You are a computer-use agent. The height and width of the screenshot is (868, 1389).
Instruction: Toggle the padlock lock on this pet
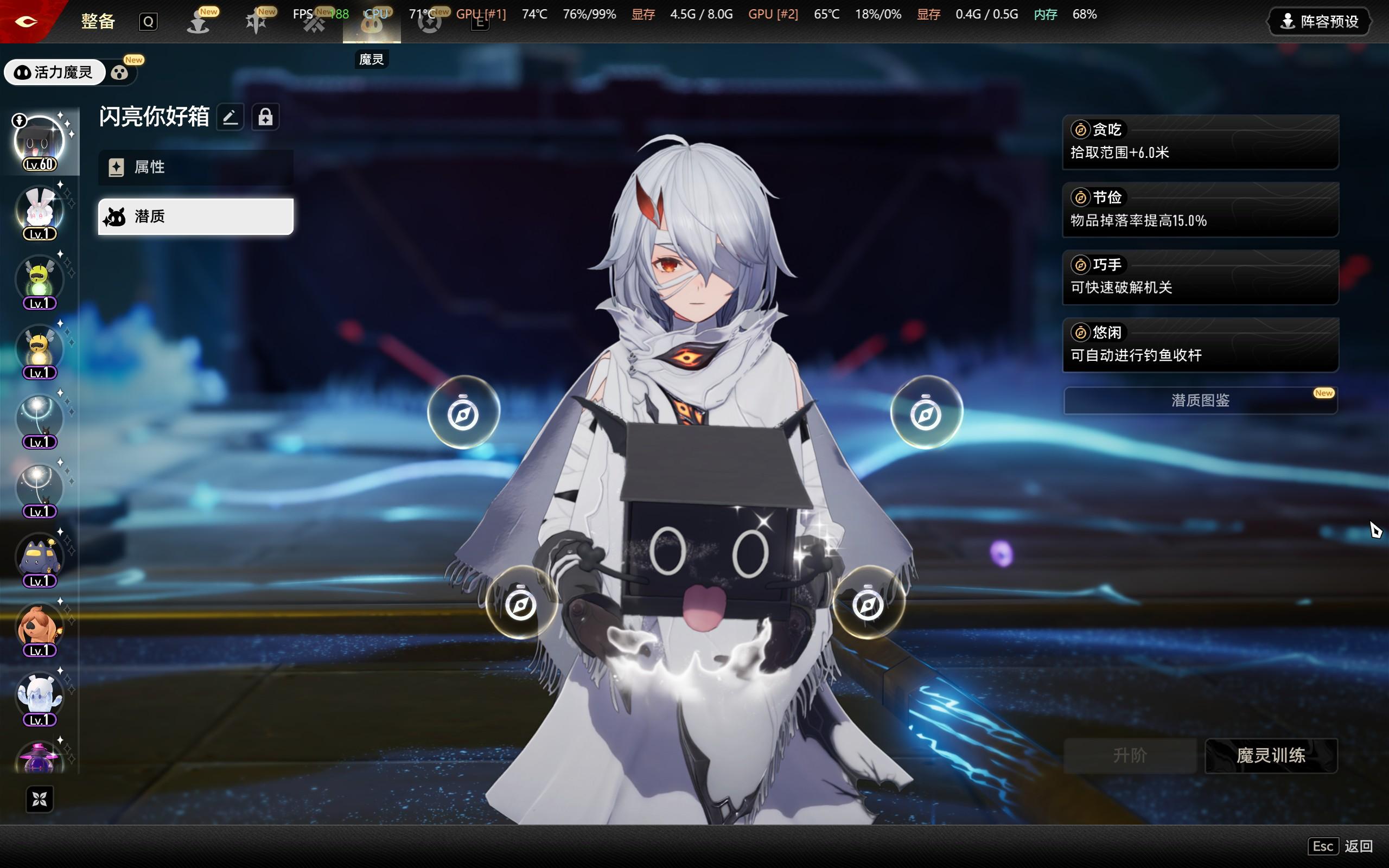coord(265,117)
